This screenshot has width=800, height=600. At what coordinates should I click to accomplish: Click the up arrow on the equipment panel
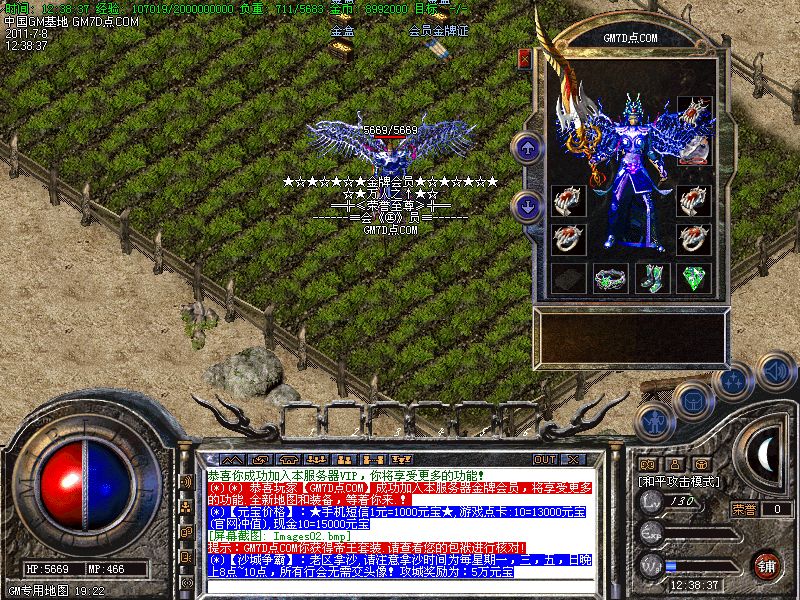527,148
